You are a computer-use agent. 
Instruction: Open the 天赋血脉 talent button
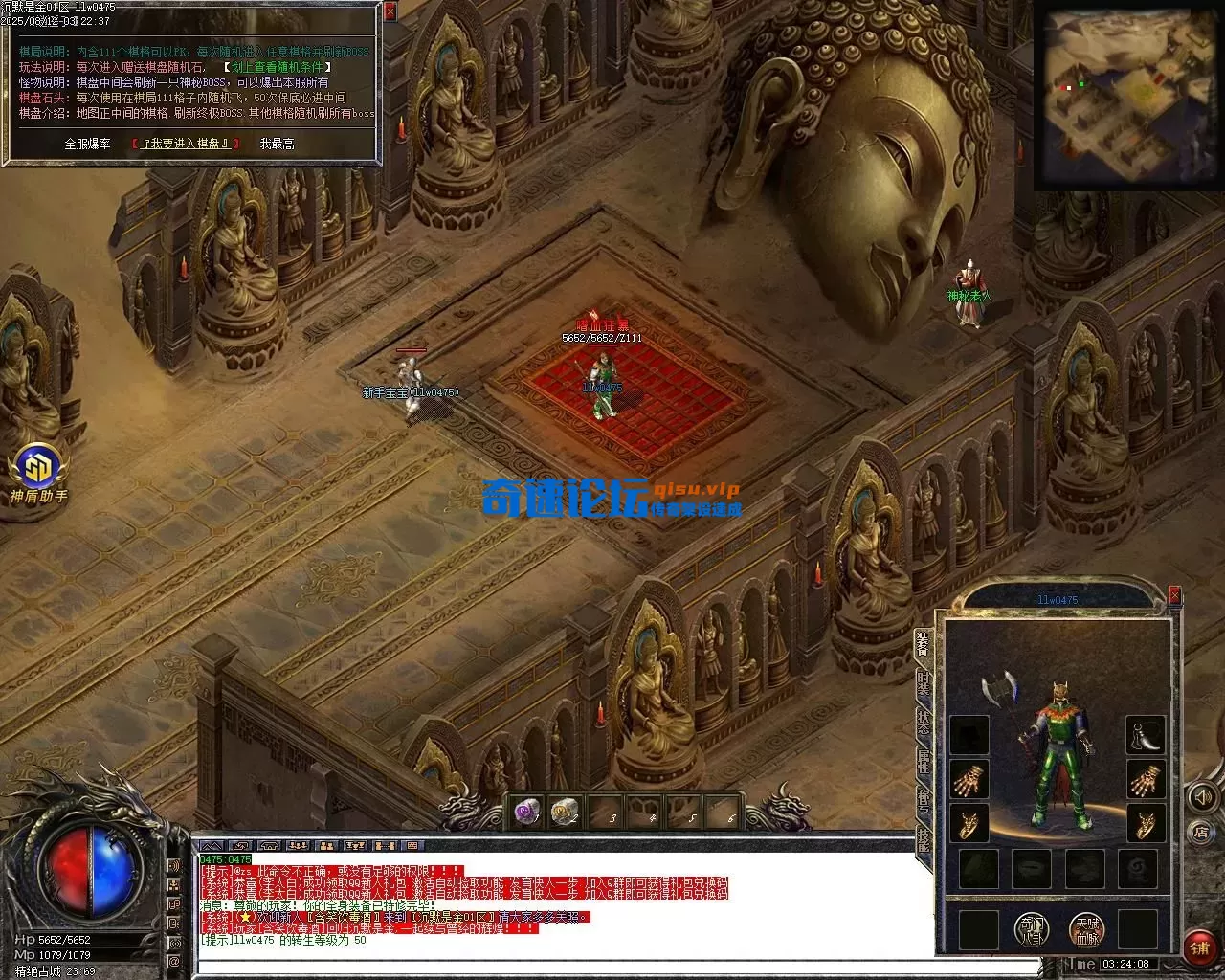pyautogui.click(x=1086, y=928)
